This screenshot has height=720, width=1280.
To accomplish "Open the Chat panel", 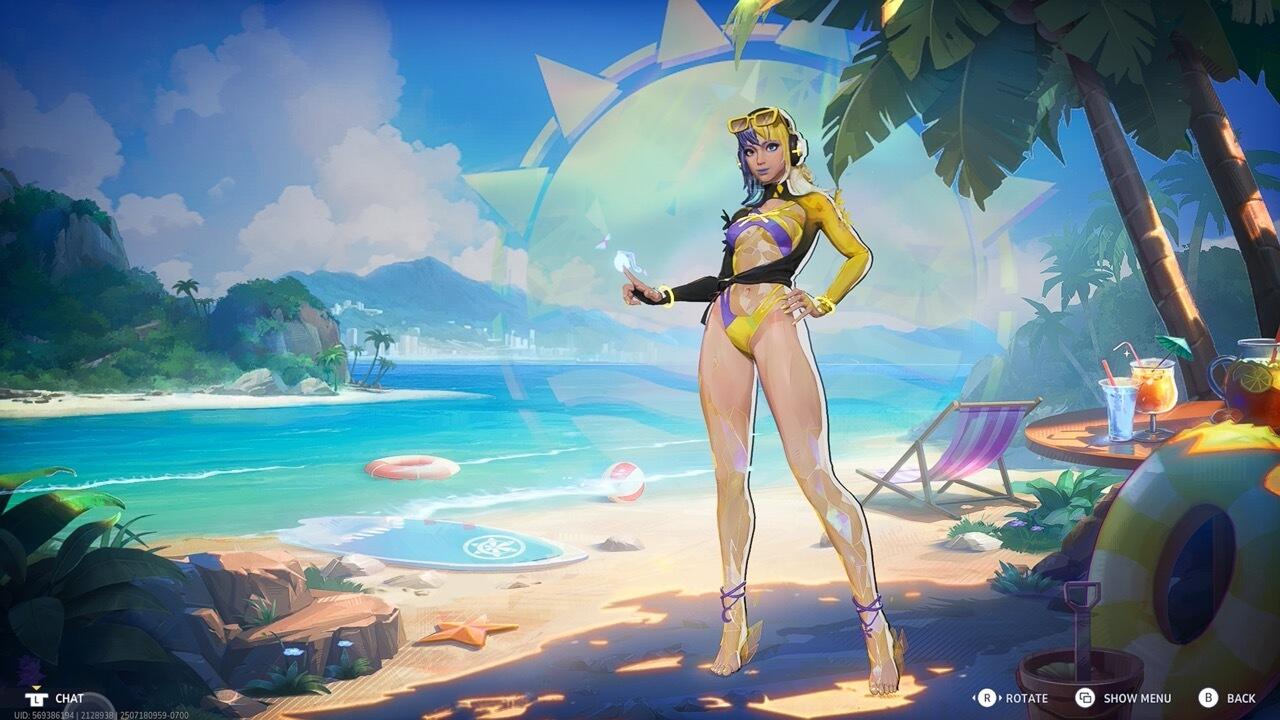I will (x=68, y=698).
